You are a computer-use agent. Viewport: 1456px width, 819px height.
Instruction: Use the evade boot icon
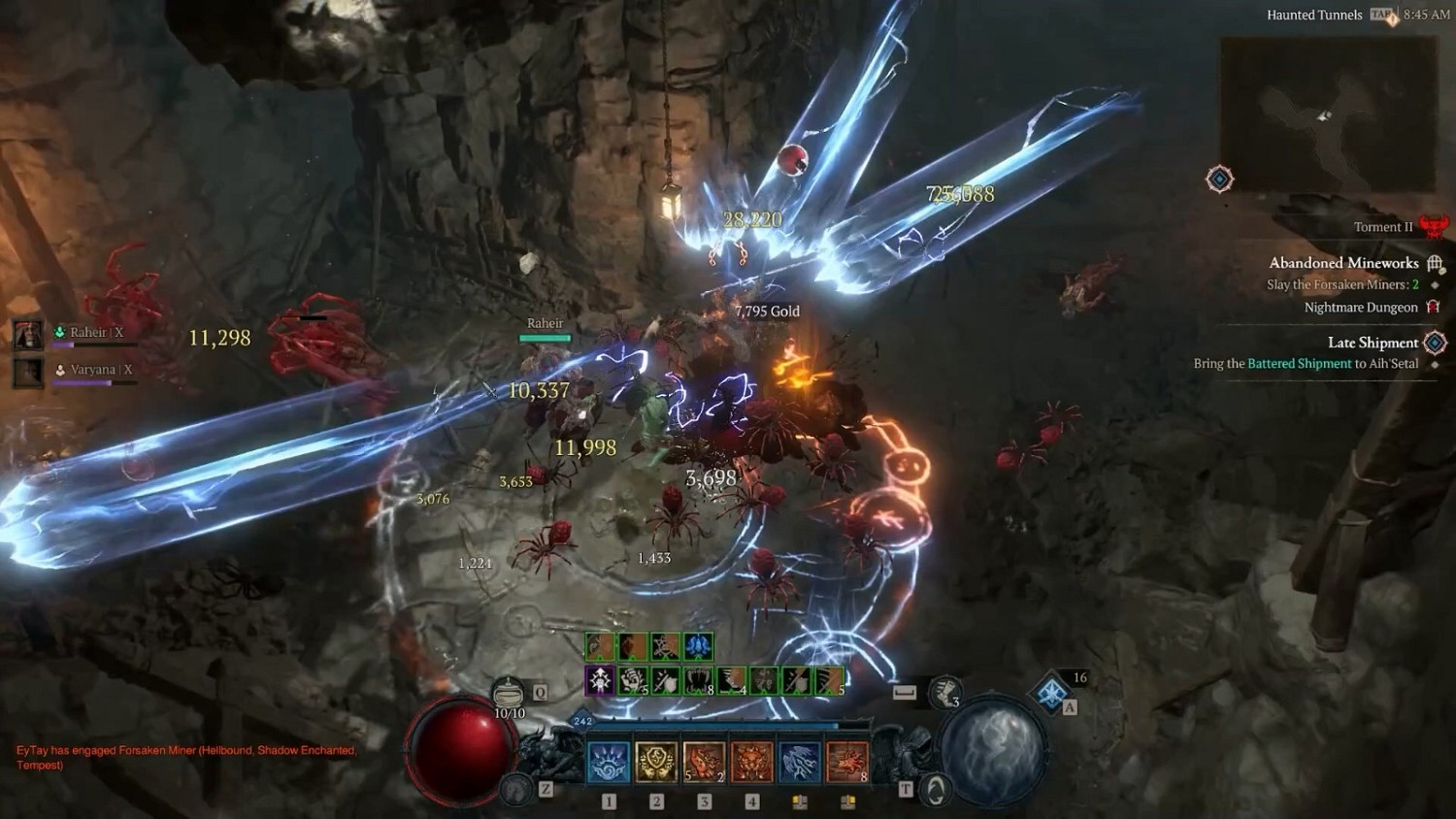coord(943,691)
